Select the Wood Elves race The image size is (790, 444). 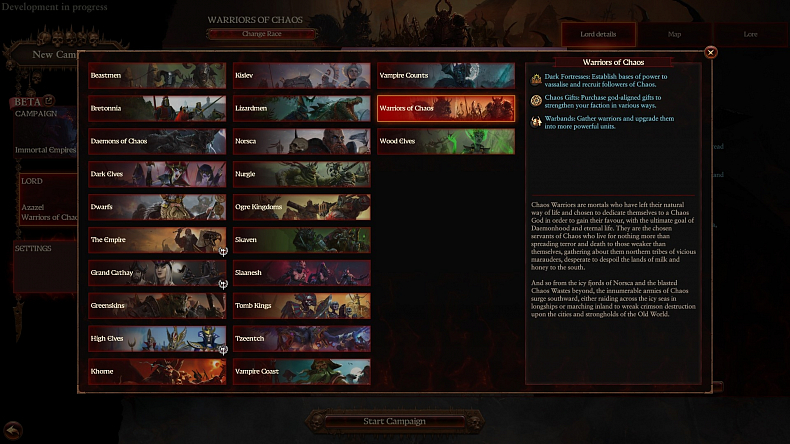click(445, 141)
